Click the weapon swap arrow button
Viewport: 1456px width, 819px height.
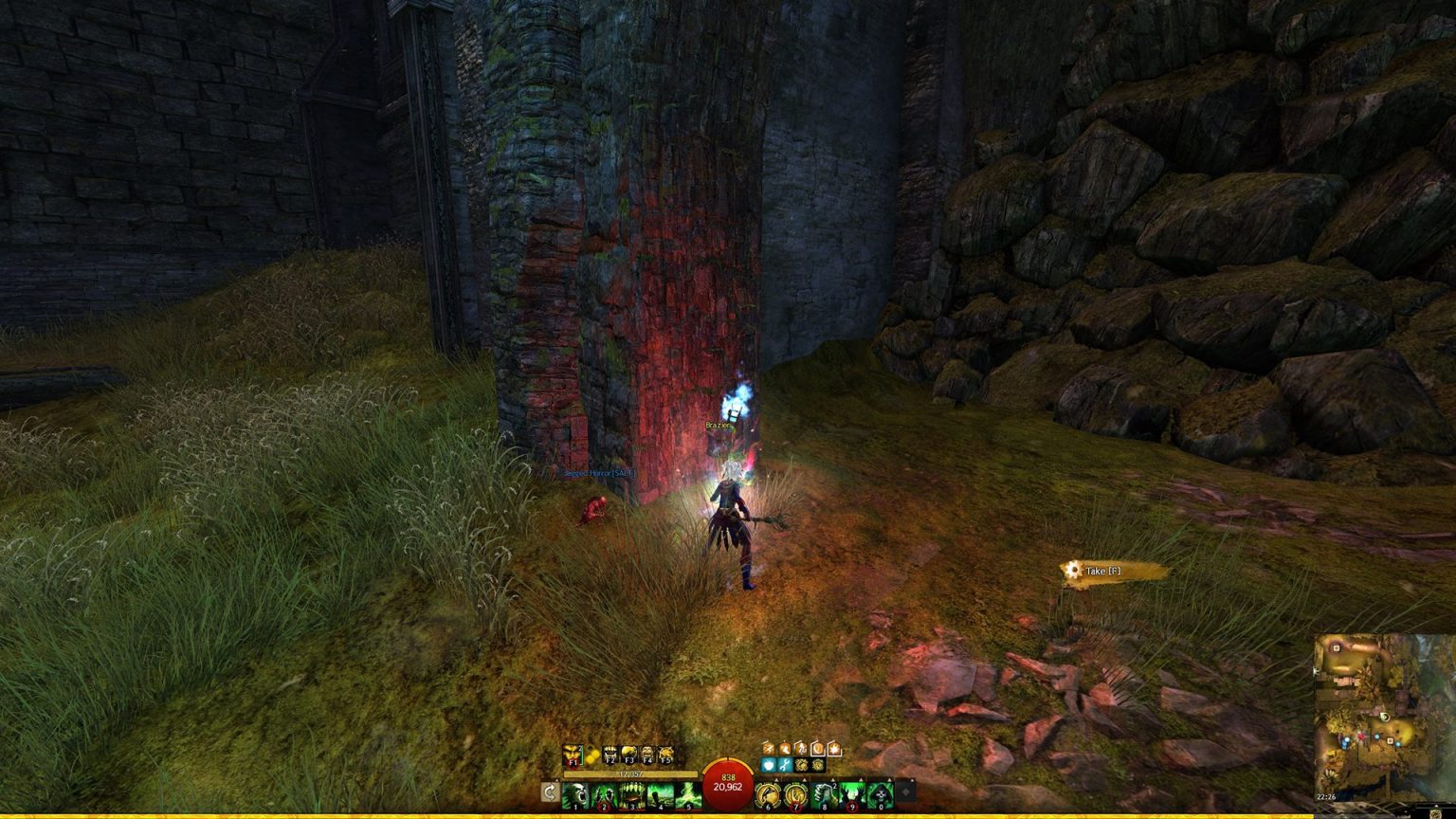click(x=550, y=792)
